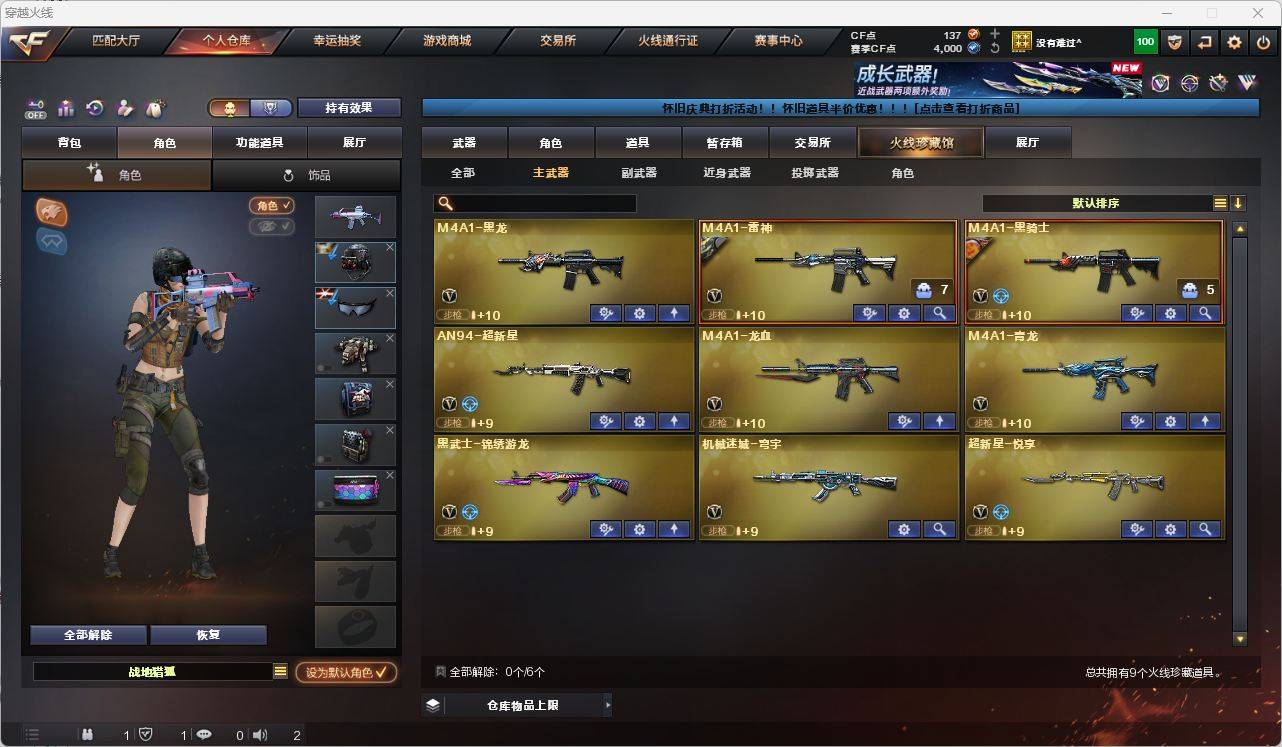The image size is (1282, 747).
Task: Set as default character with 设为默认角色
Action: click(345, 673)
